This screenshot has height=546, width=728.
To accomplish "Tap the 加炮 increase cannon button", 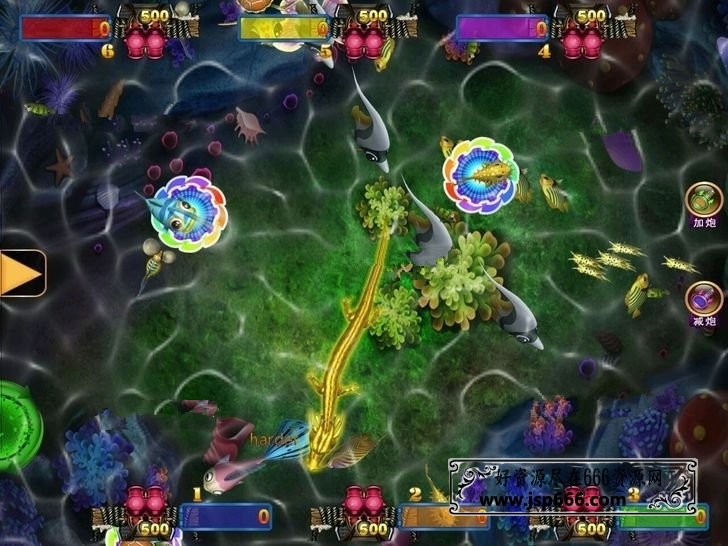I will (704, 200).
